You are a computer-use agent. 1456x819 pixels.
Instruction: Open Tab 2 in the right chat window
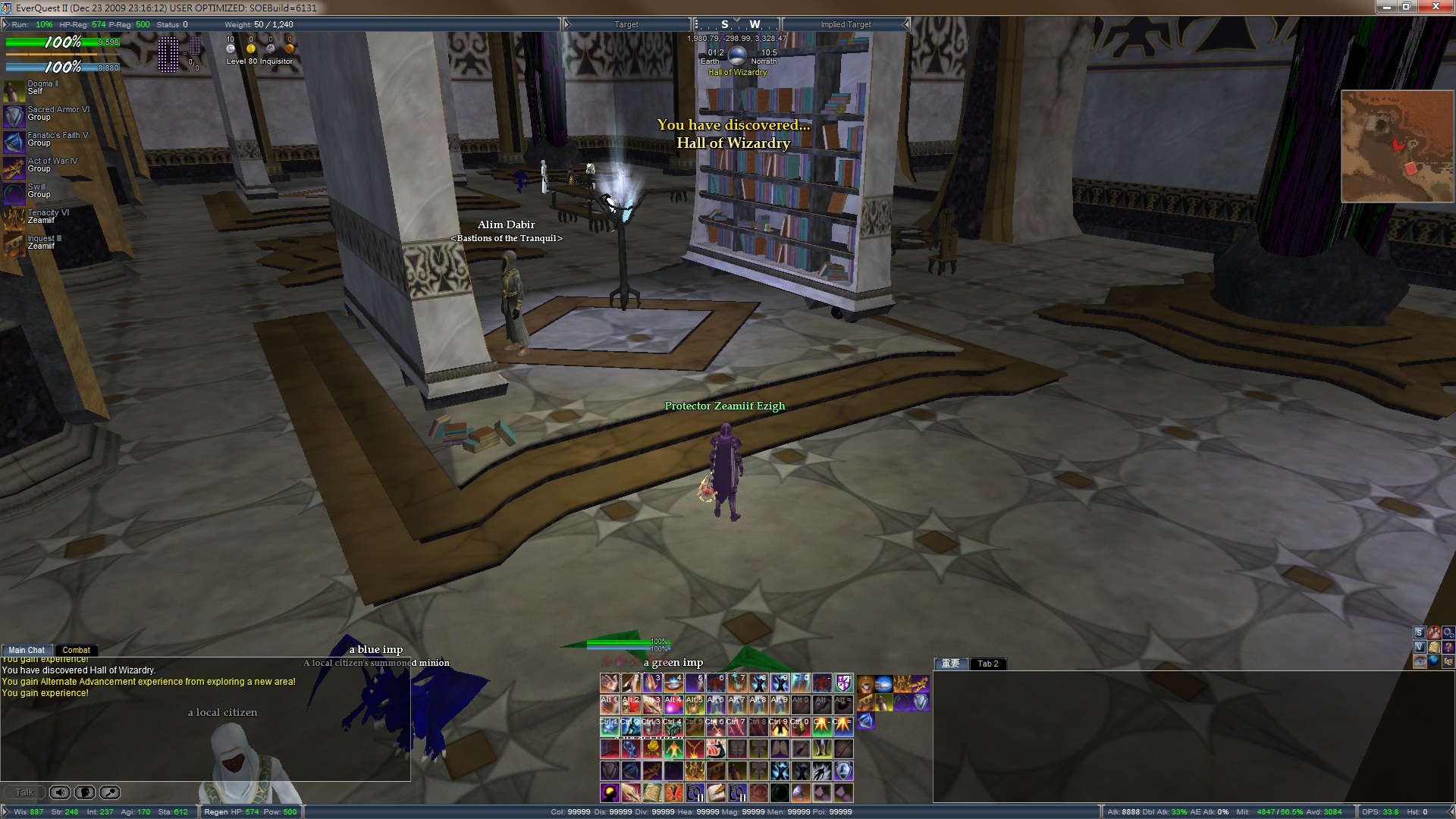(987, 664)
